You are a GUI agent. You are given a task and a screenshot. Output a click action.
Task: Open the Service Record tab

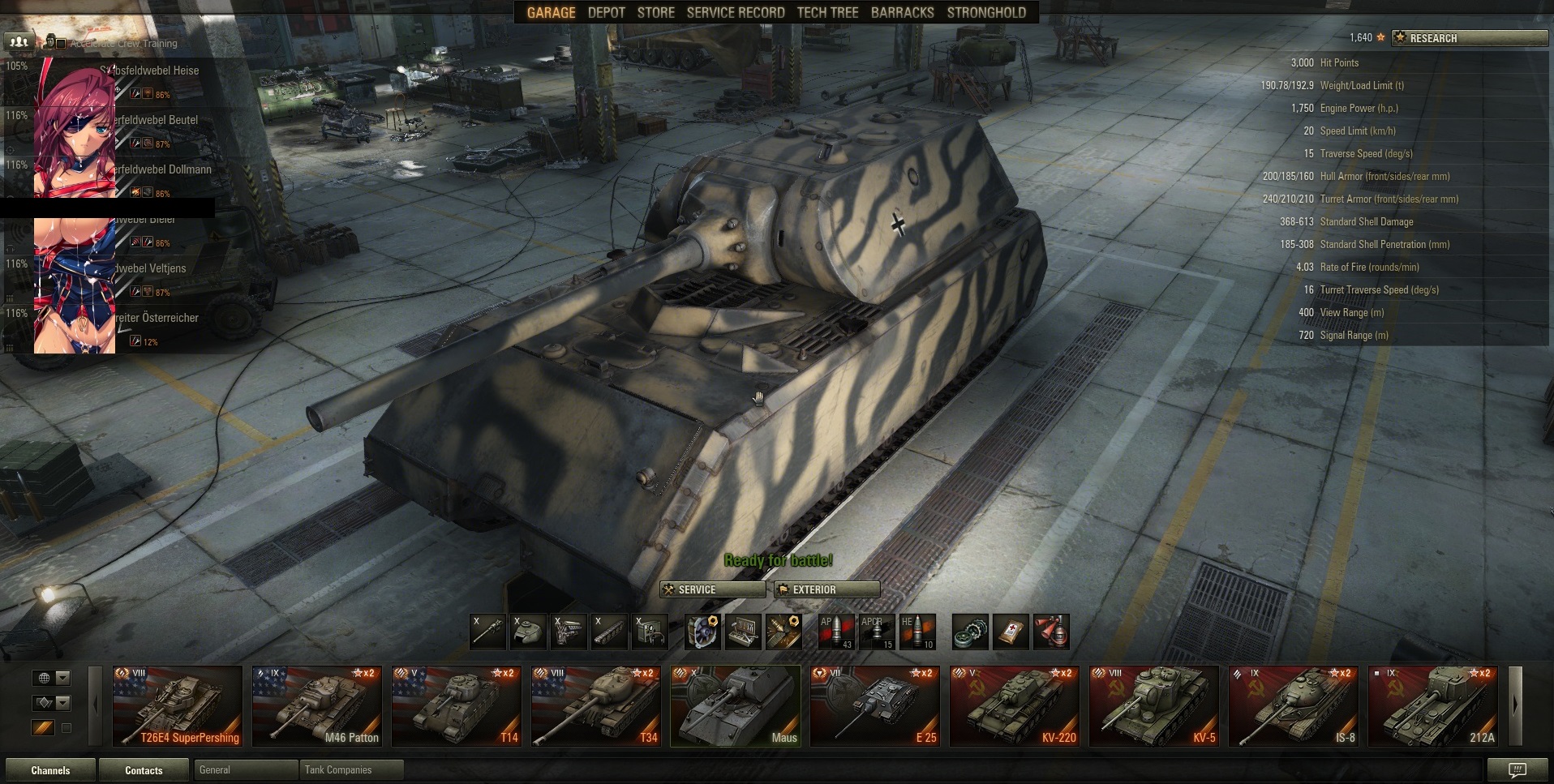pos(735,12)
